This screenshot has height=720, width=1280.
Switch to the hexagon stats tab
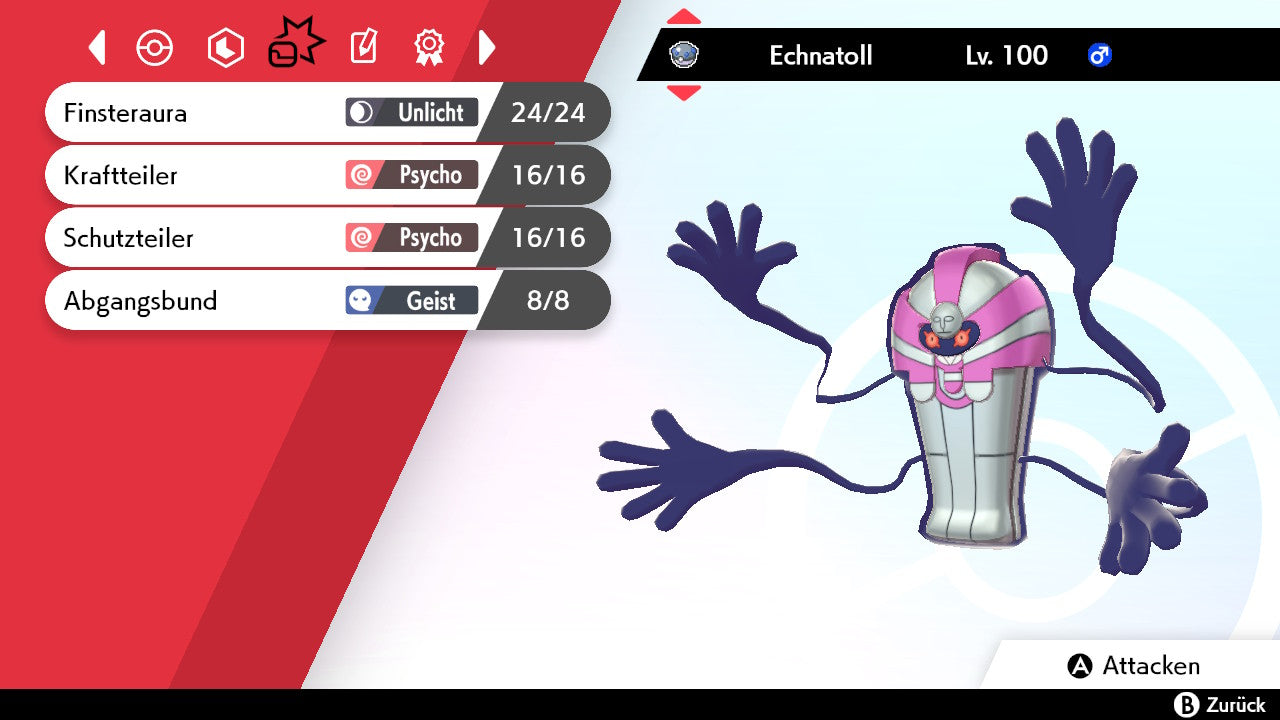pyautogui.click(x=225, y=47)
